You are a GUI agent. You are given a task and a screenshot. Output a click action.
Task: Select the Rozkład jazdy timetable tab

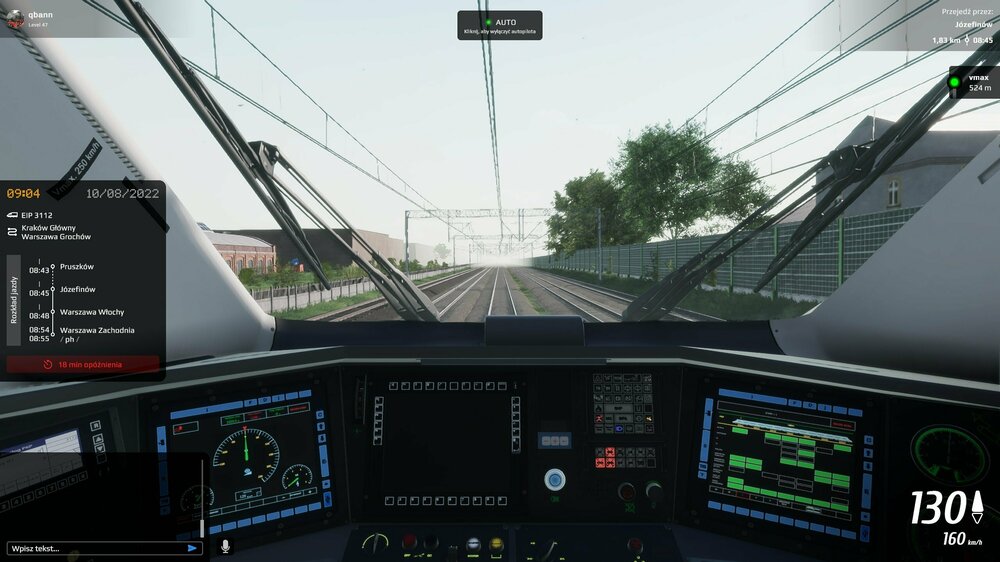(x=14, y=300)
